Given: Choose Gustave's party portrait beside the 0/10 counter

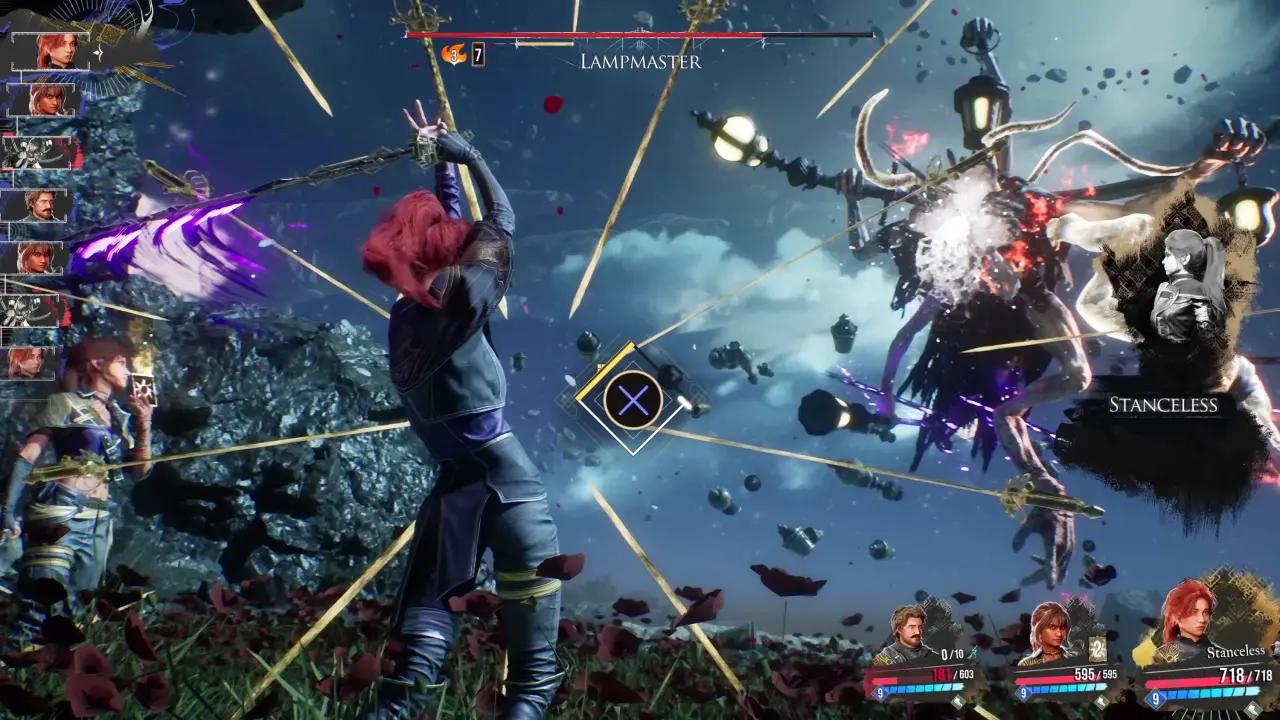Looking at the screenshot, I should (910, 631).
